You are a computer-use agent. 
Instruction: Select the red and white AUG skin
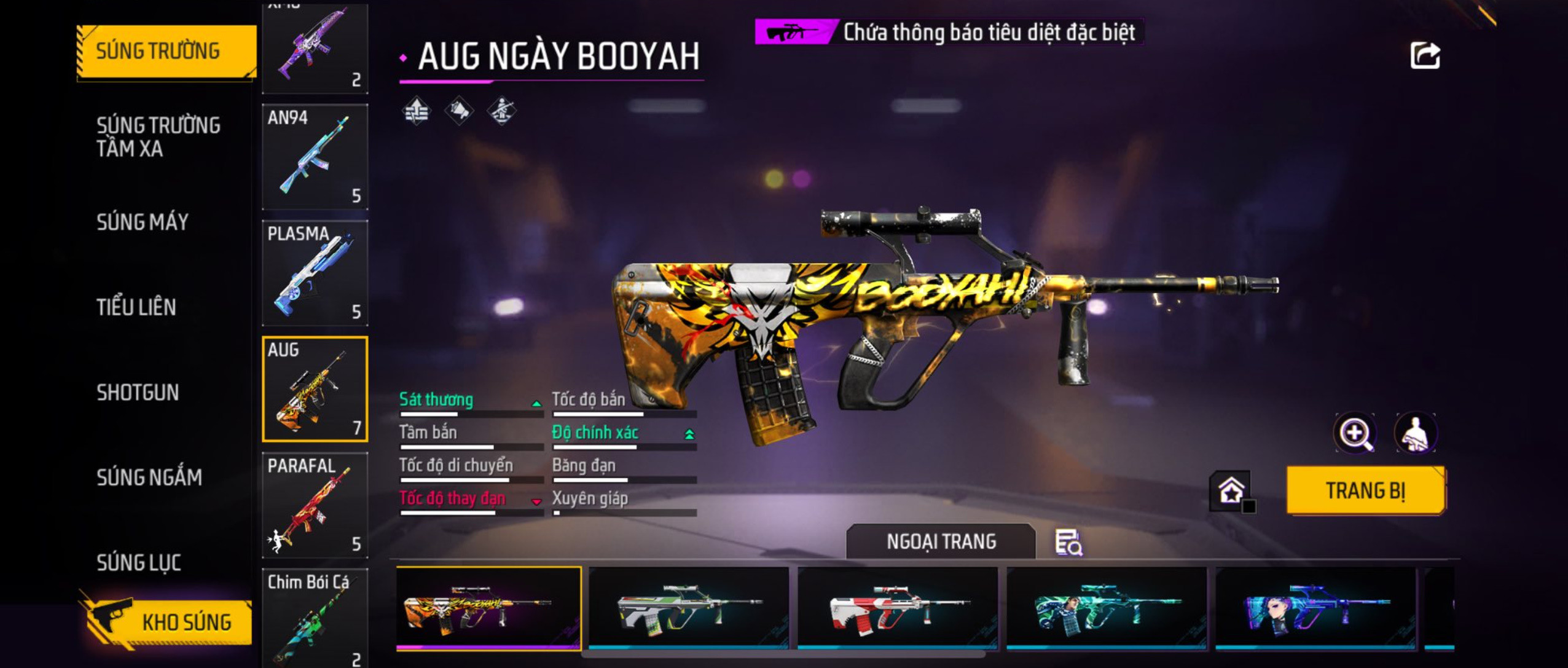pos(897,608)
